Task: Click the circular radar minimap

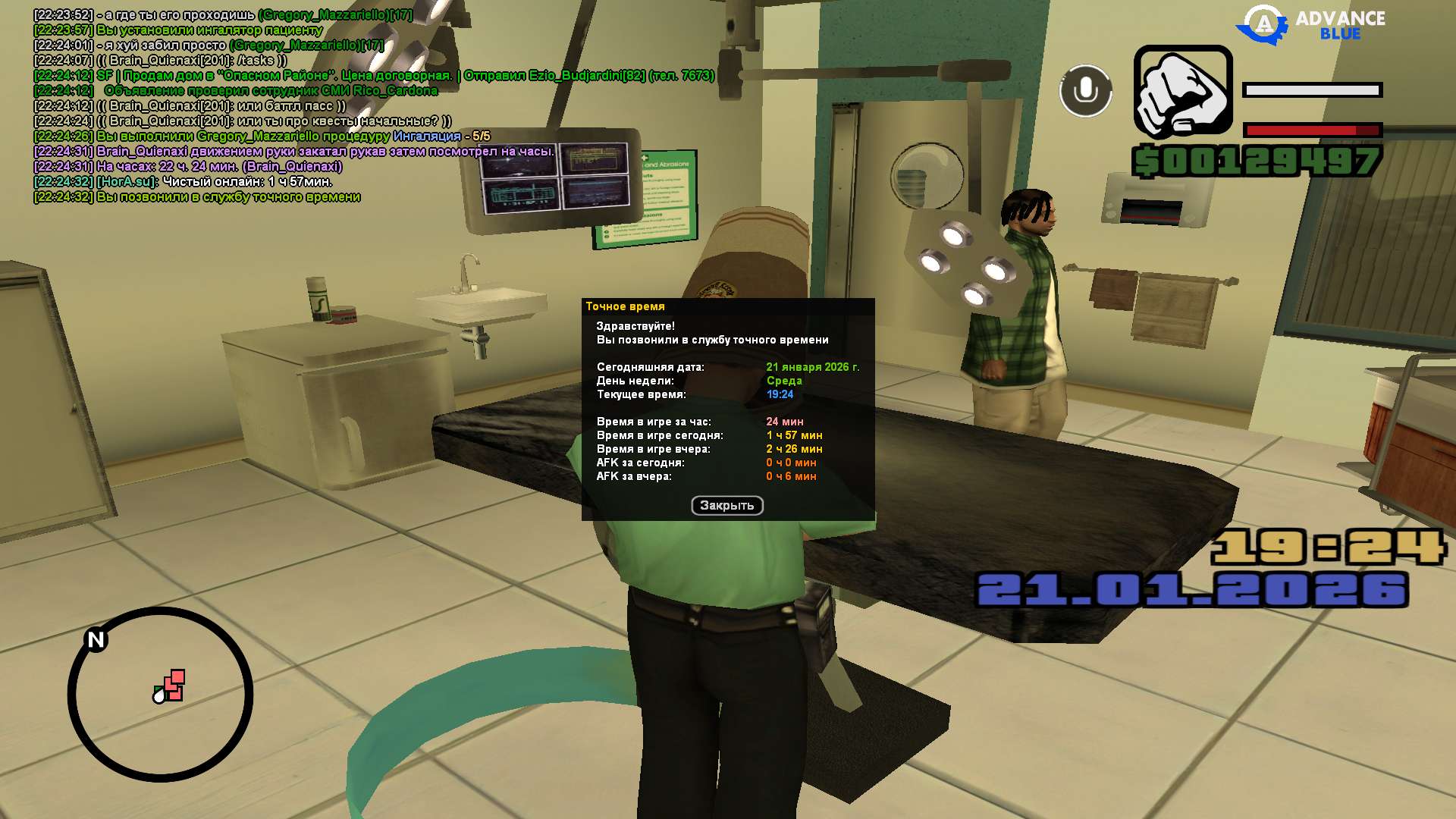Action: [x=160, y=694]
